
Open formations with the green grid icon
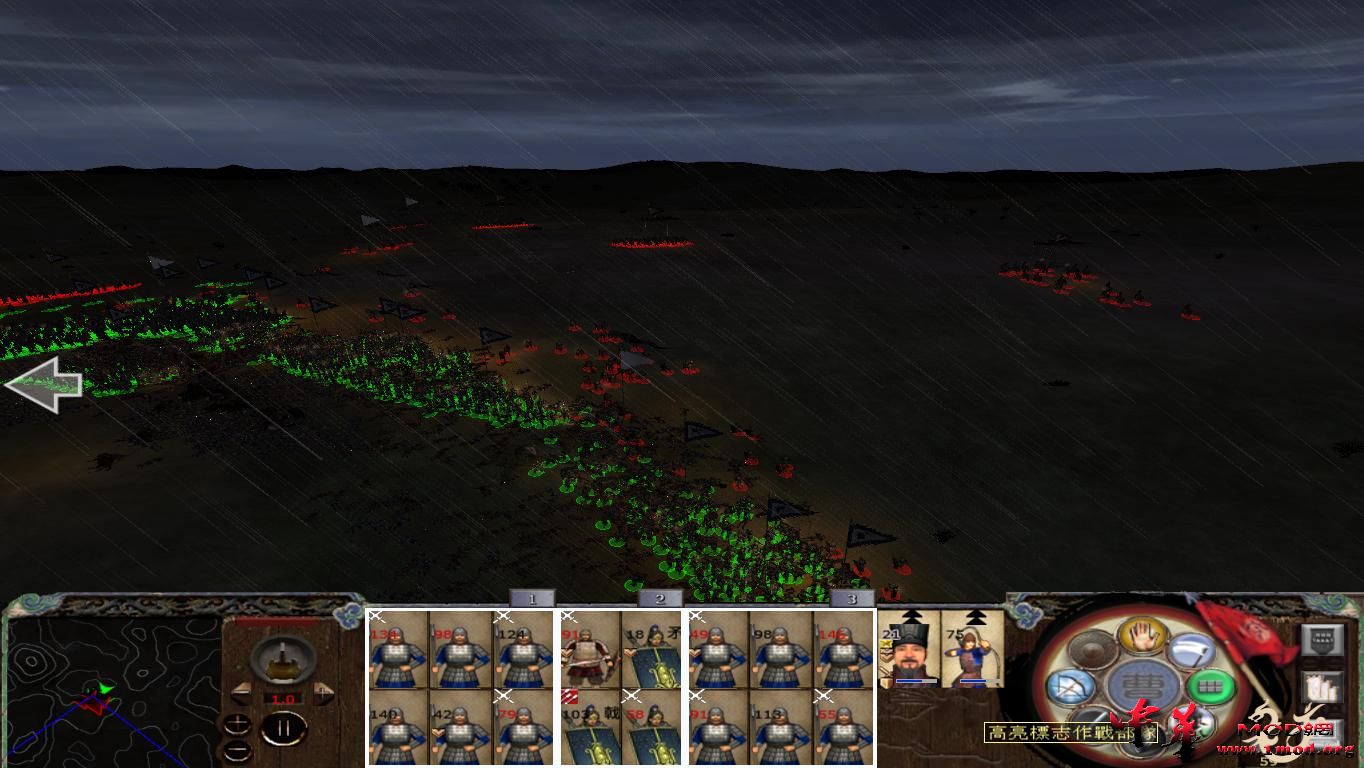tap(1210, 687)
